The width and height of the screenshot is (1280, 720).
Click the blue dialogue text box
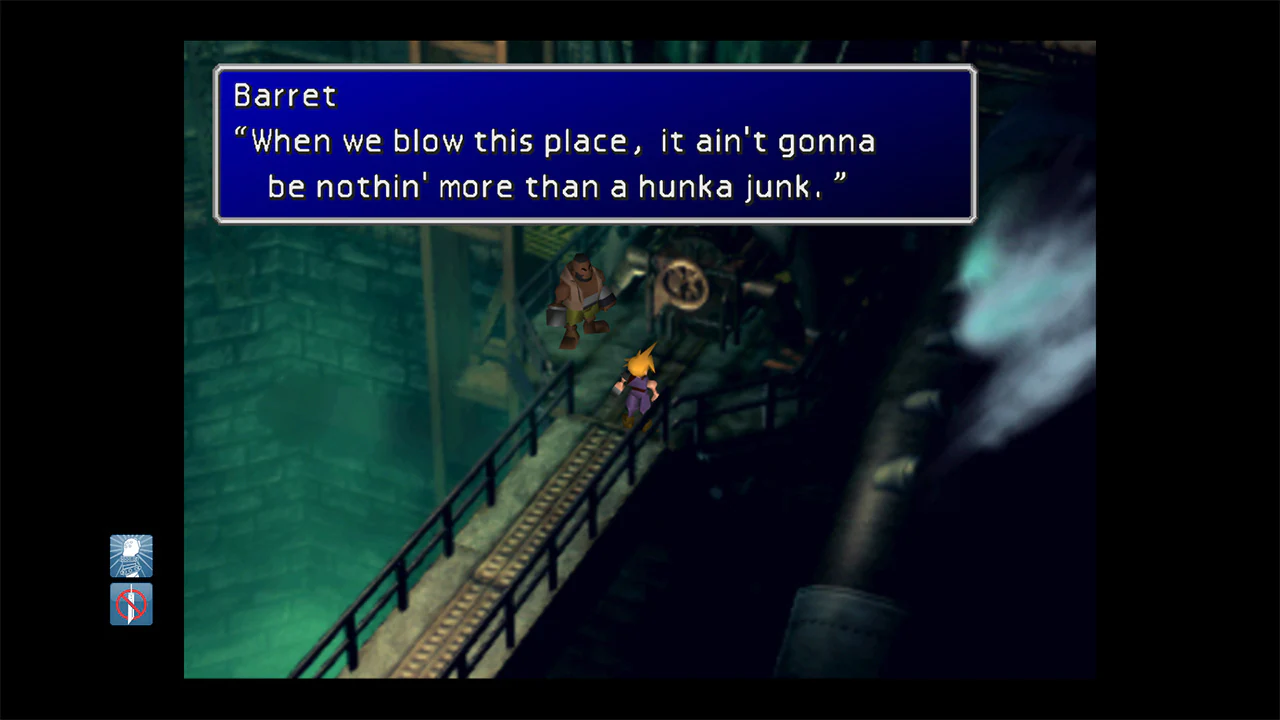point(595,143)
